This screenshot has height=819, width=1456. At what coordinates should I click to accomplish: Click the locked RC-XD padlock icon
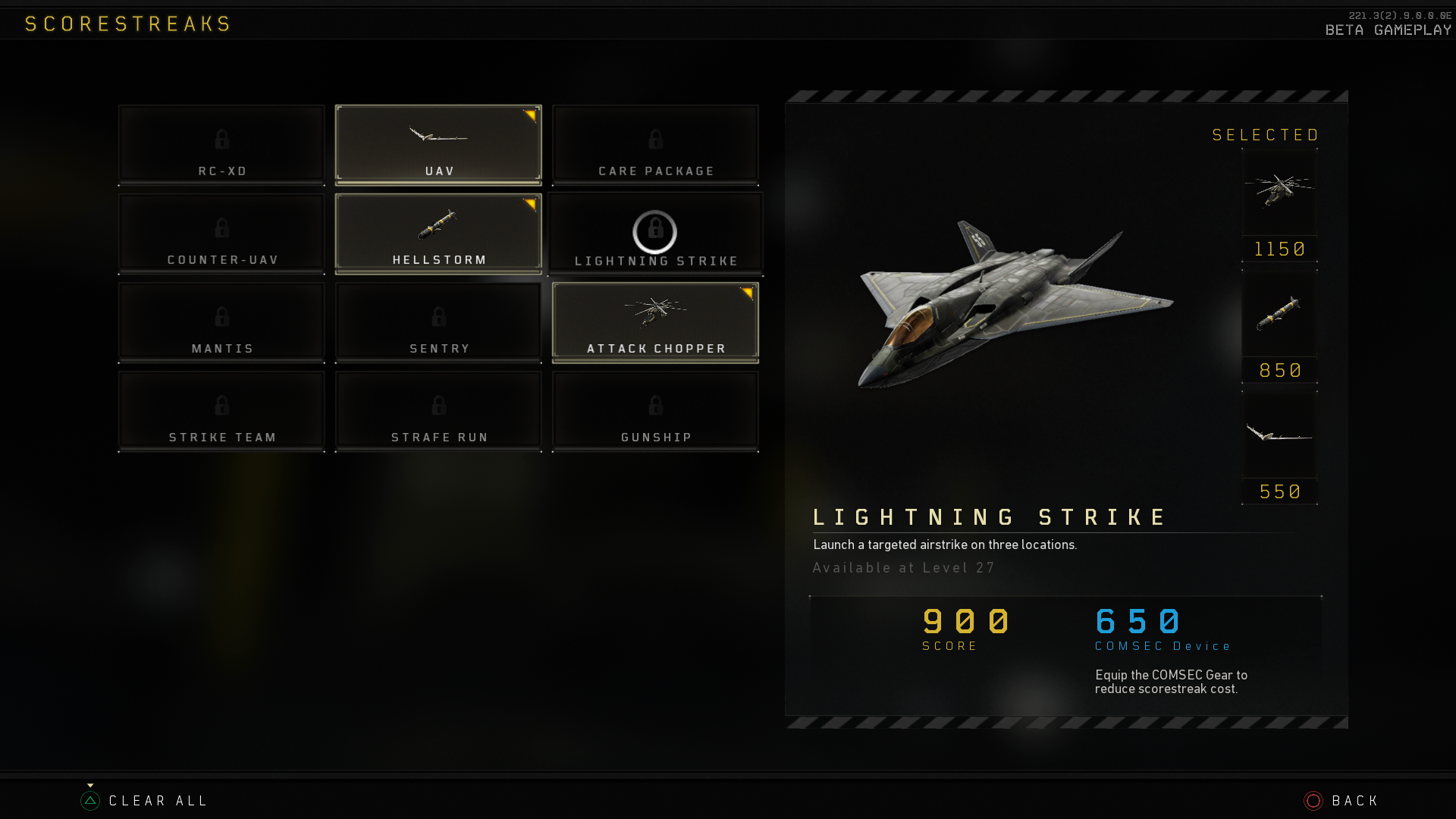[x=221, y=140]
